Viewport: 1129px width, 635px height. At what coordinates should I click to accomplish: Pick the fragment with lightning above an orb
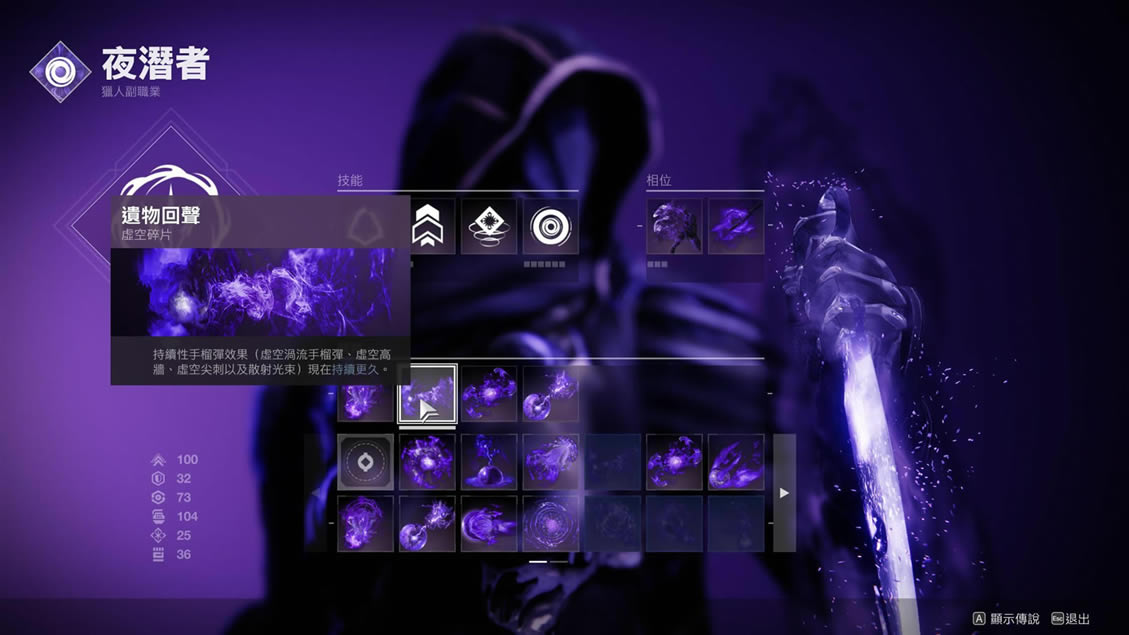[489, 462]
